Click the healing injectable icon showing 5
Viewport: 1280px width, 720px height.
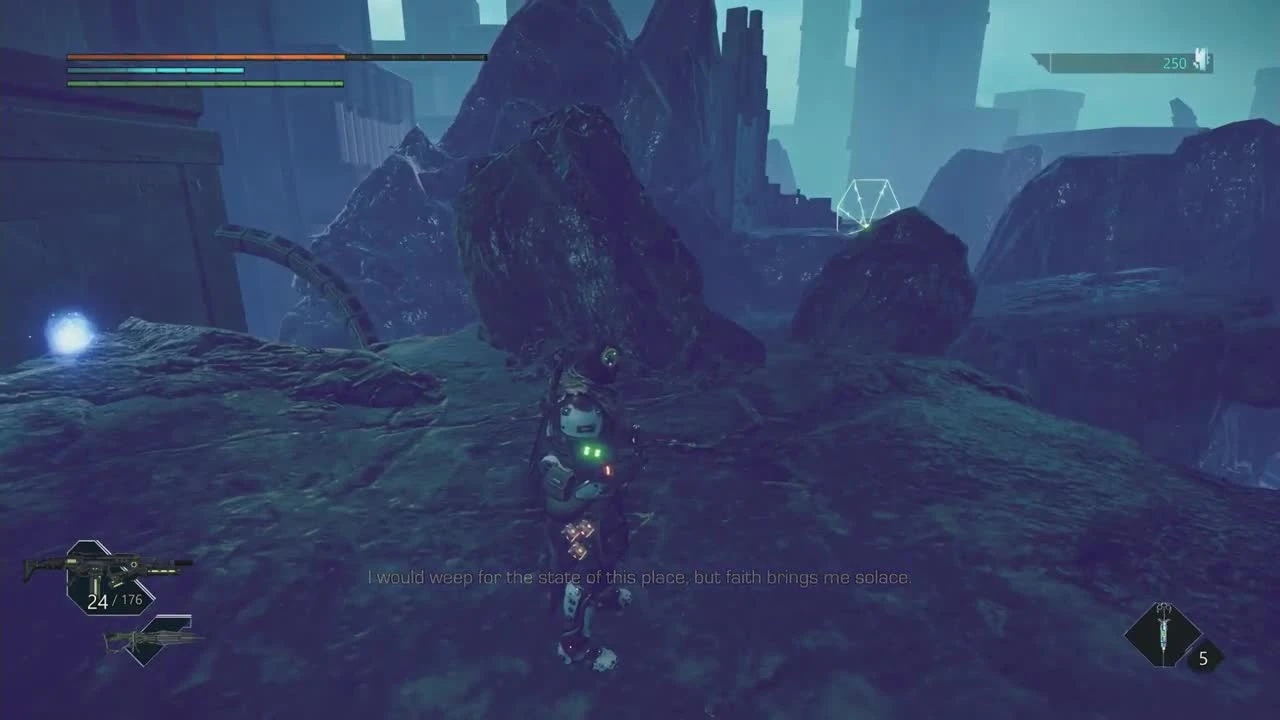click(x=1163, y=637)
